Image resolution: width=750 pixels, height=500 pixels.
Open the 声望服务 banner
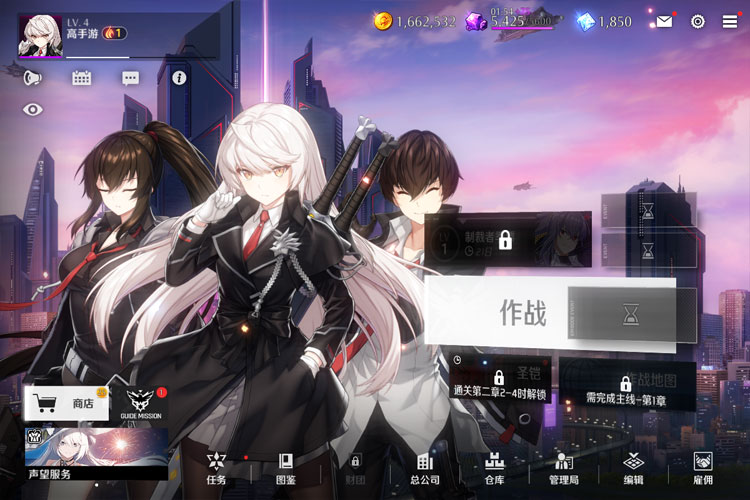[x=96, y=453]
